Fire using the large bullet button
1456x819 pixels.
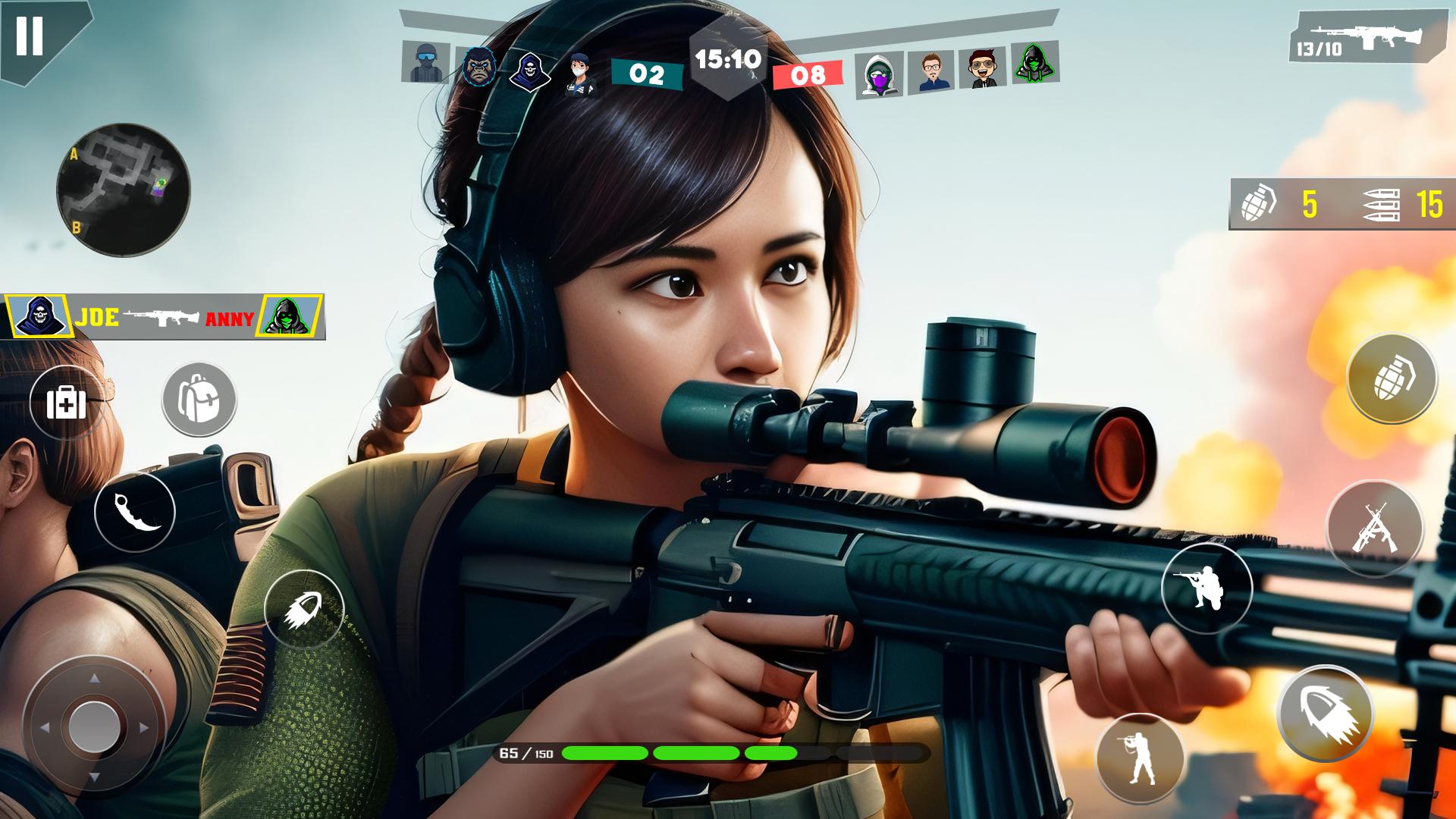tap(1325, 714)
